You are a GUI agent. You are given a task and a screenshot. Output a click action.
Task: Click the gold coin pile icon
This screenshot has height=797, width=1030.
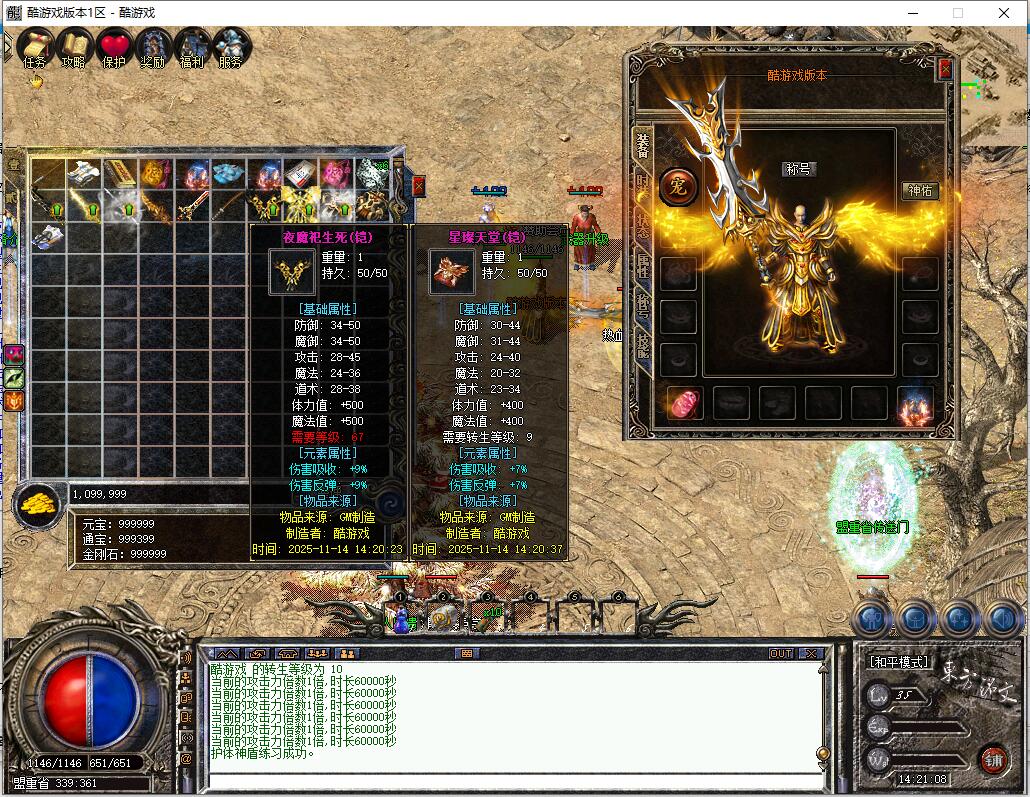(x=39, y=503)
